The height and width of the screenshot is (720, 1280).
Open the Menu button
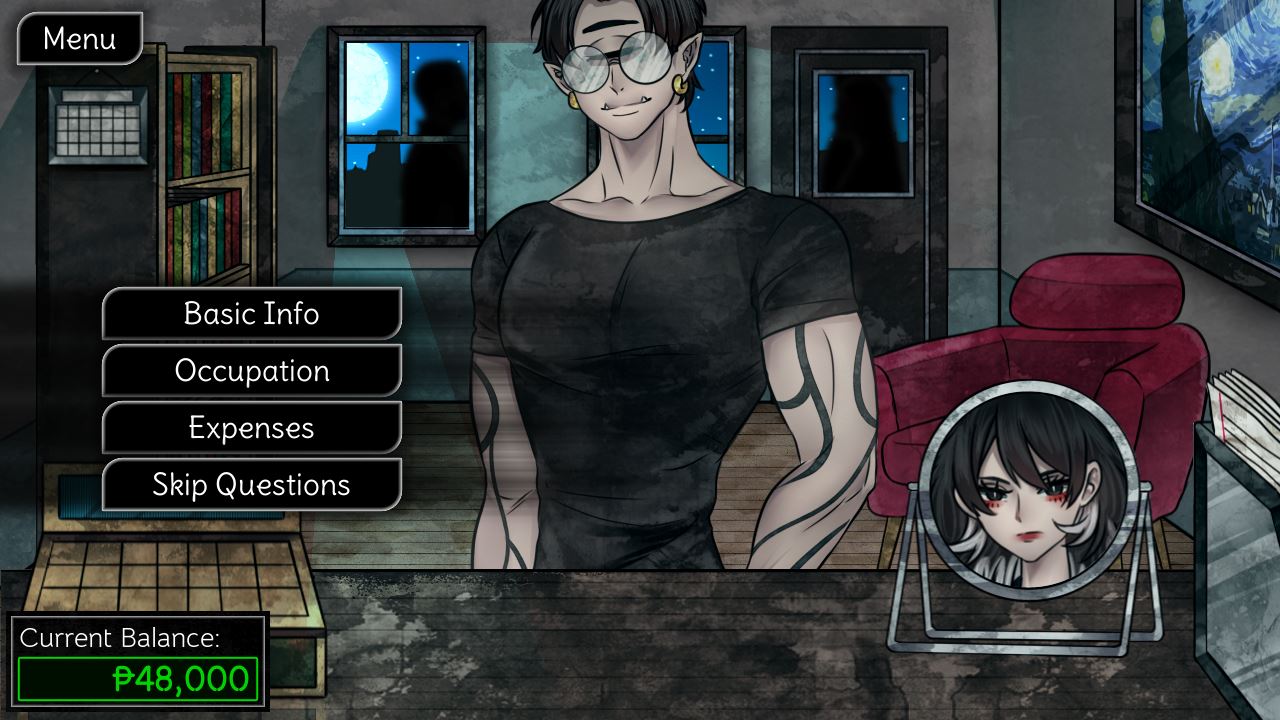[80, 39]
